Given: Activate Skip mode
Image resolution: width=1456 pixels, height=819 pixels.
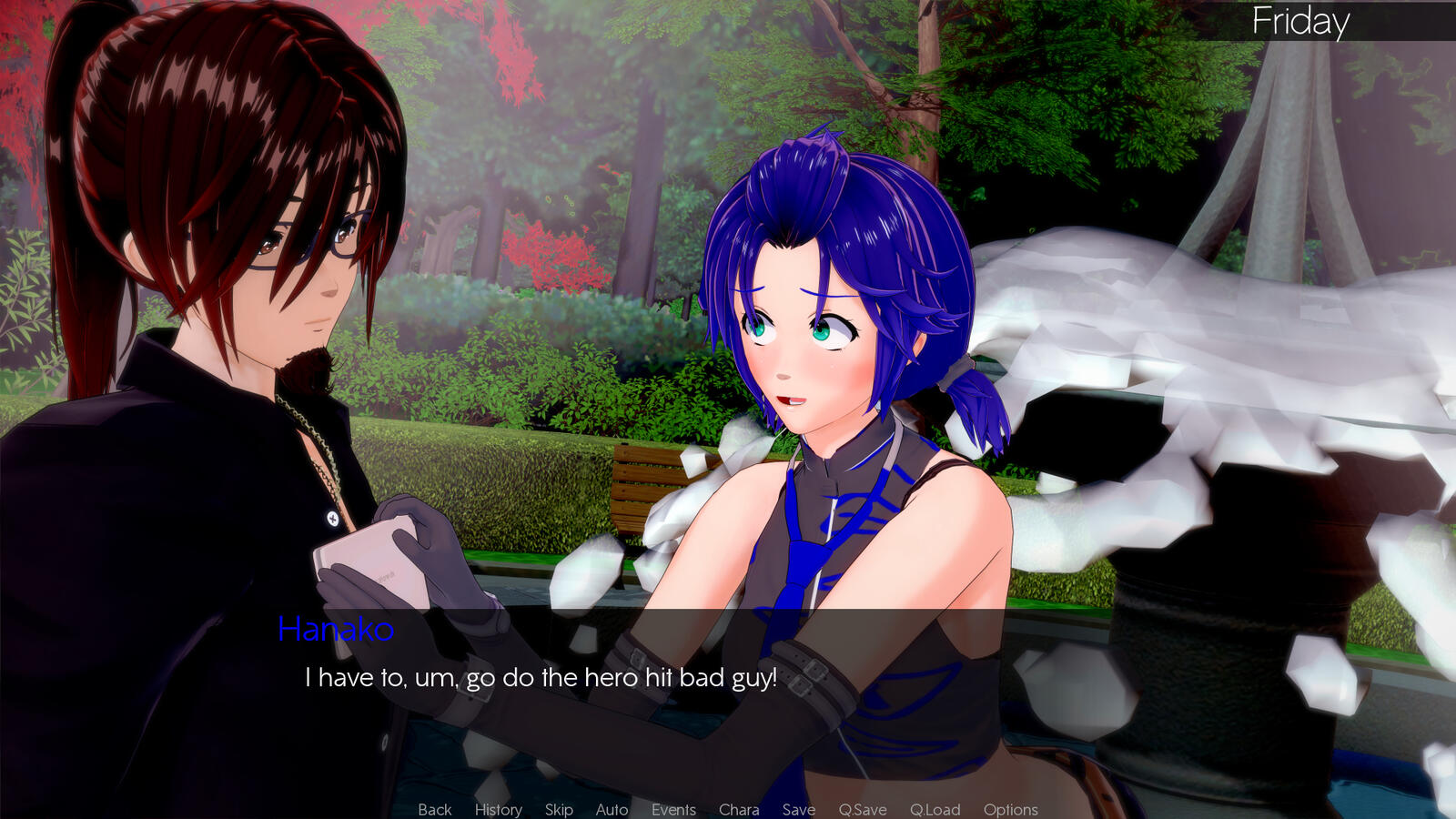Looking at the screenshot, I should click(559, 809).
